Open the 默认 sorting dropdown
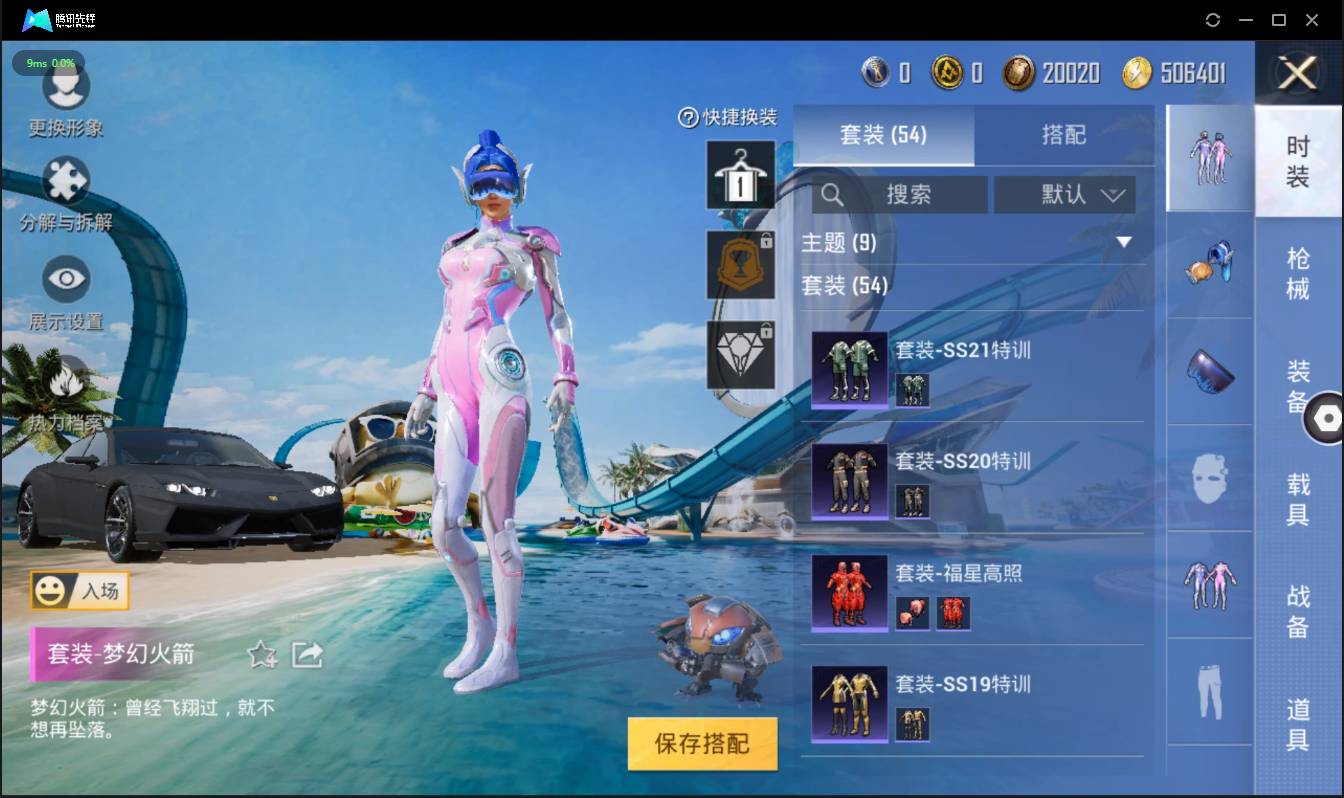Image resolution: width=1344 pixels, height=798 pixels. point(1065,195)
